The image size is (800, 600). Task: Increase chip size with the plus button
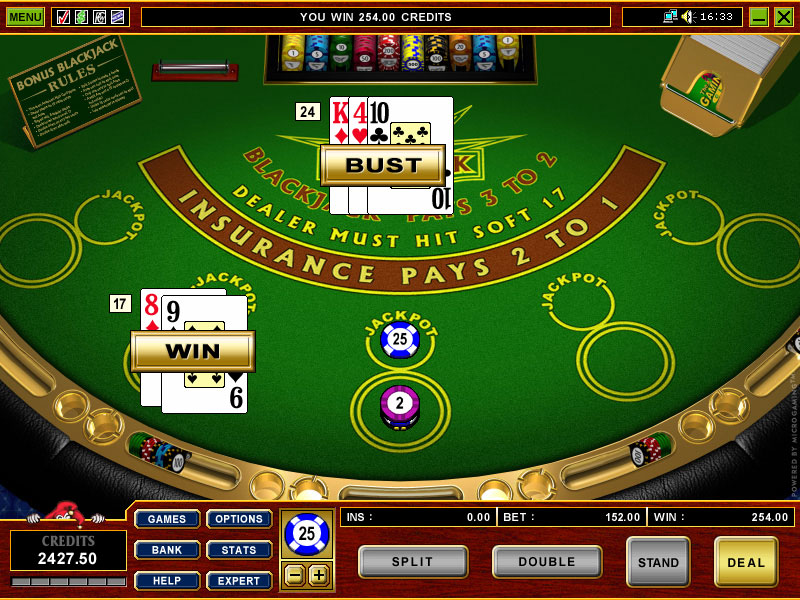[x=318, y=575]
